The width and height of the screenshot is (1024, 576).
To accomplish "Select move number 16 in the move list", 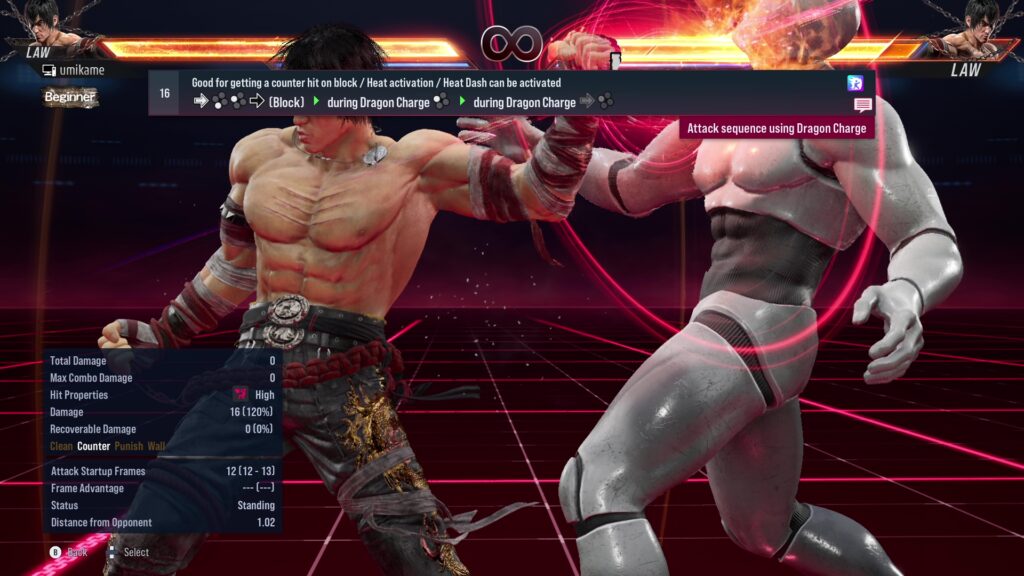I will pyautogui.click(x=164, y=93).
